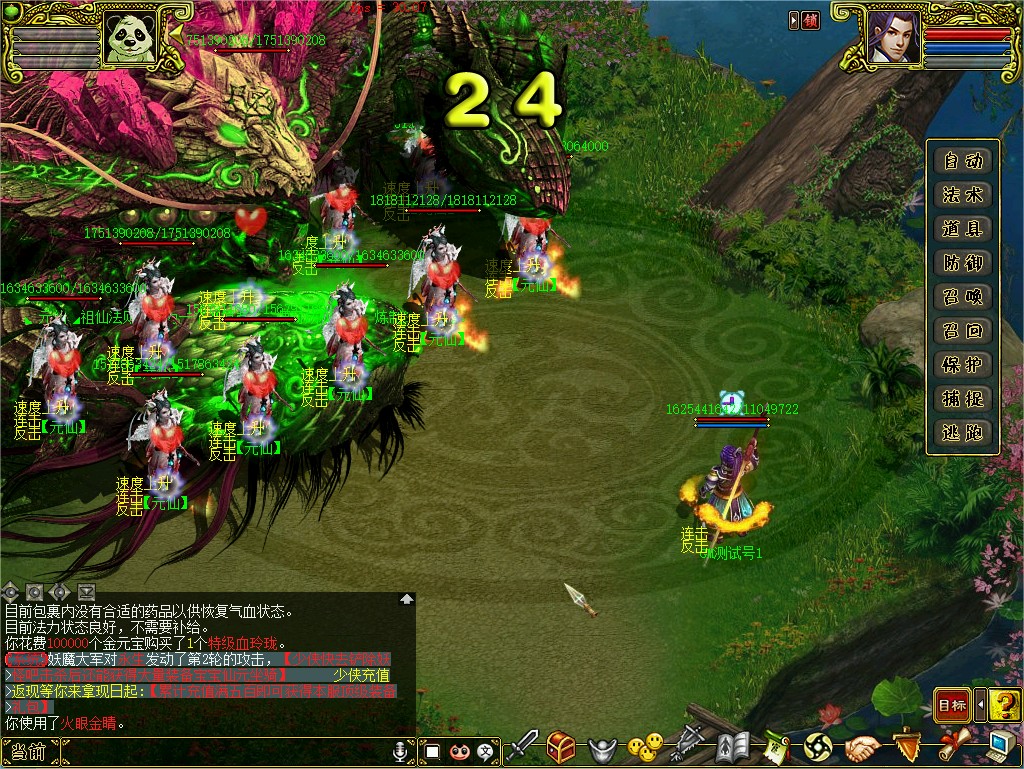Open the treasure chest icon
The height and width of the screenshot is (769, 1024).
(561, 747)
